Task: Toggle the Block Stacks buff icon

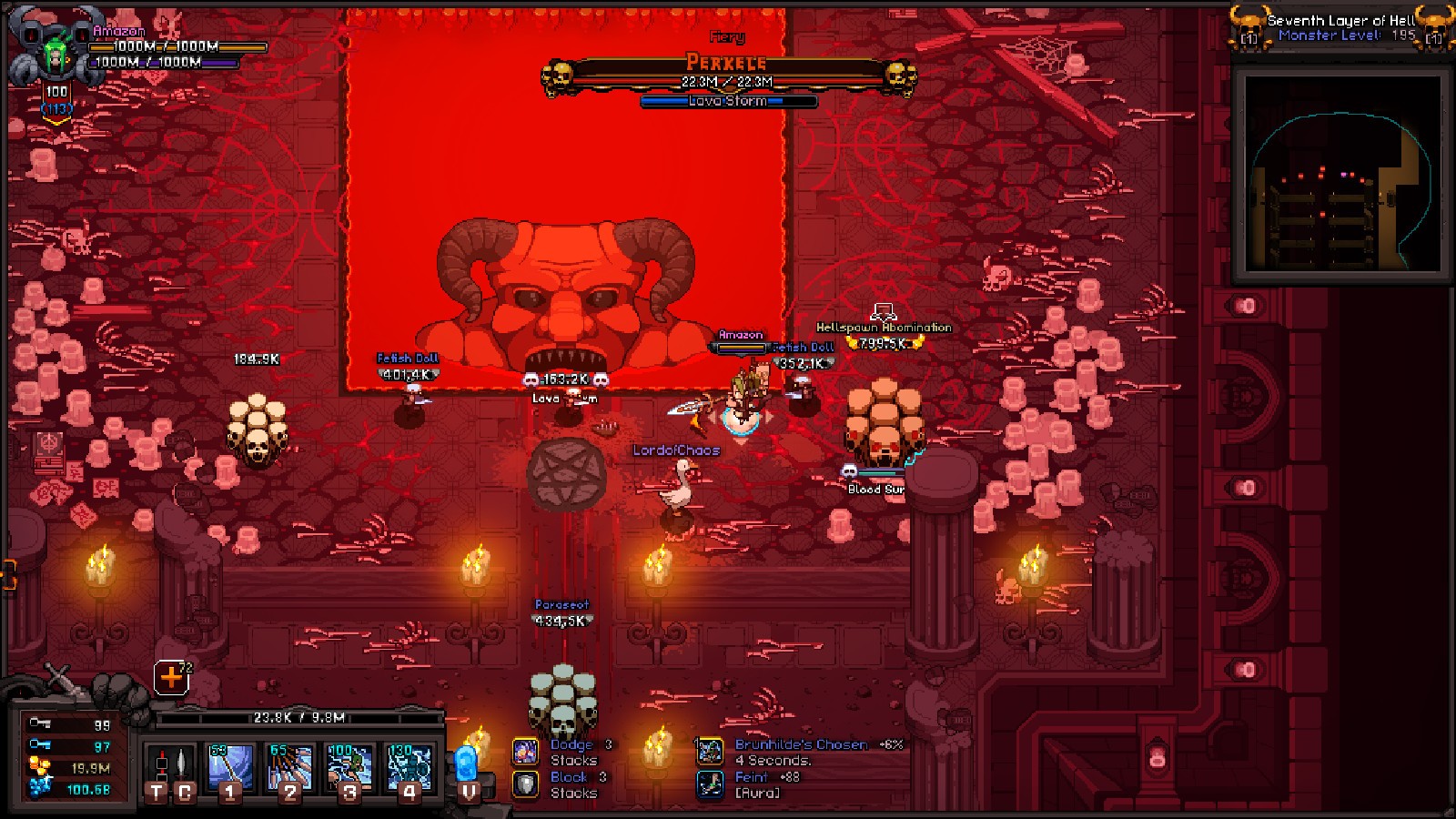Action: coord(526,783)
